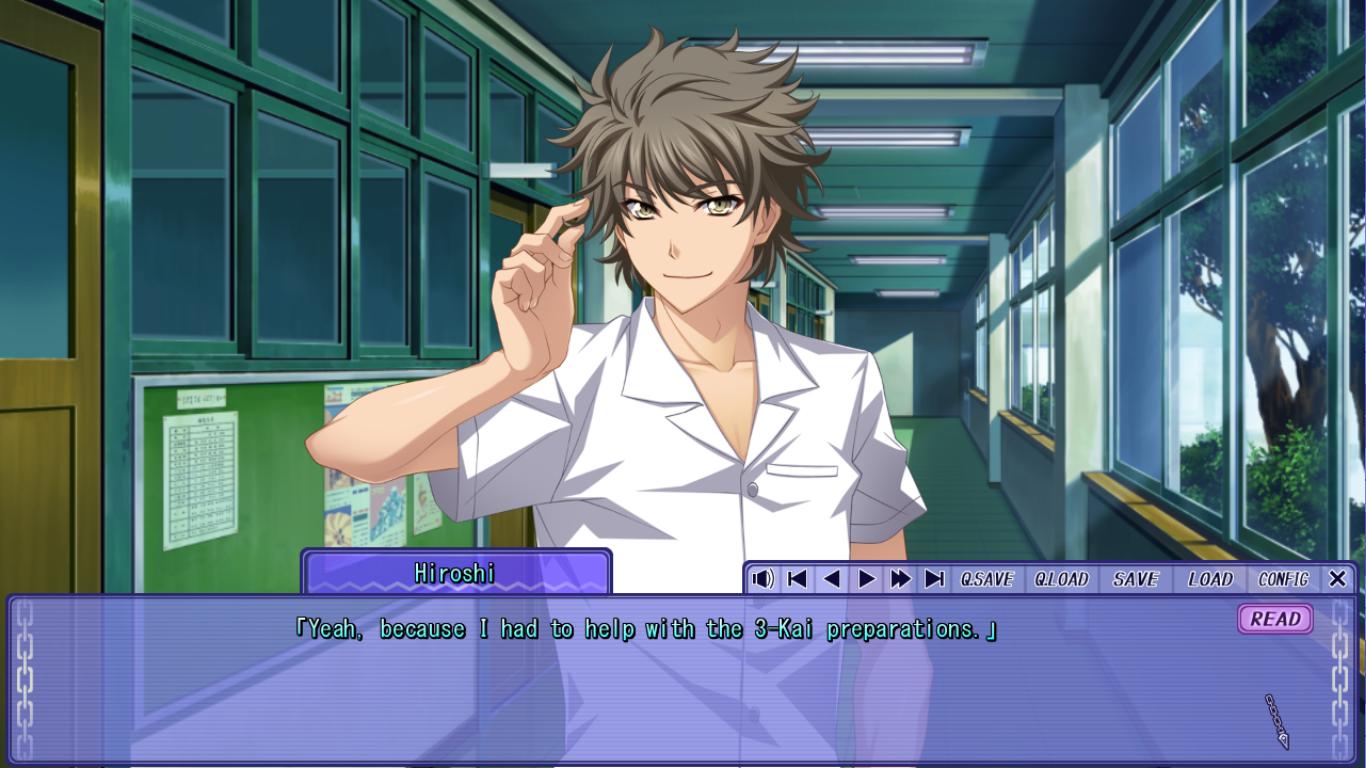Screen dimensions: 1366x768
Task: Click the pink READ button
Action: click(x=1275, y=619)
